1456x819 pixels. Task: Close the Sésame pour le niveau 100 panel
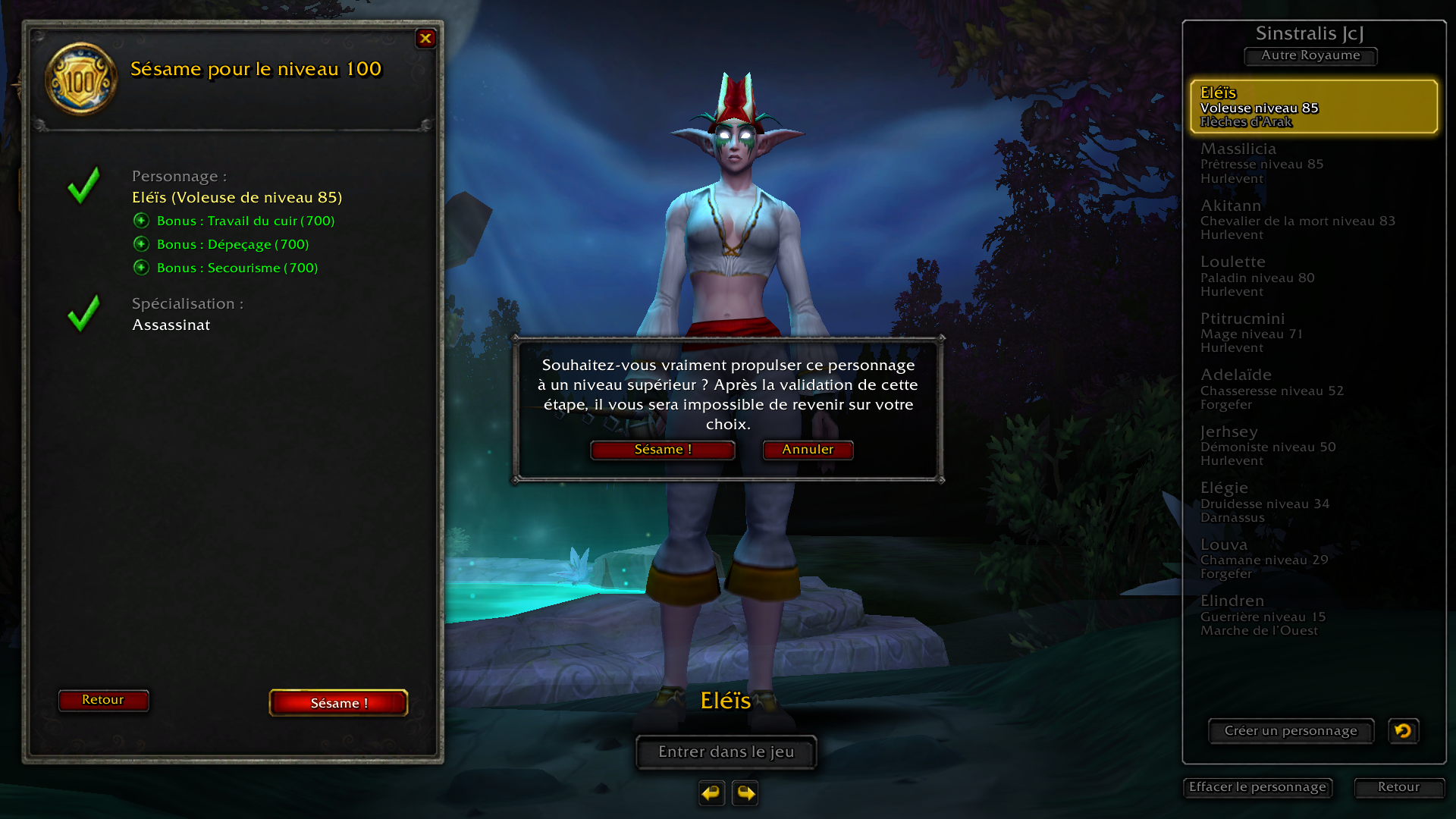(x=425, y=38)
